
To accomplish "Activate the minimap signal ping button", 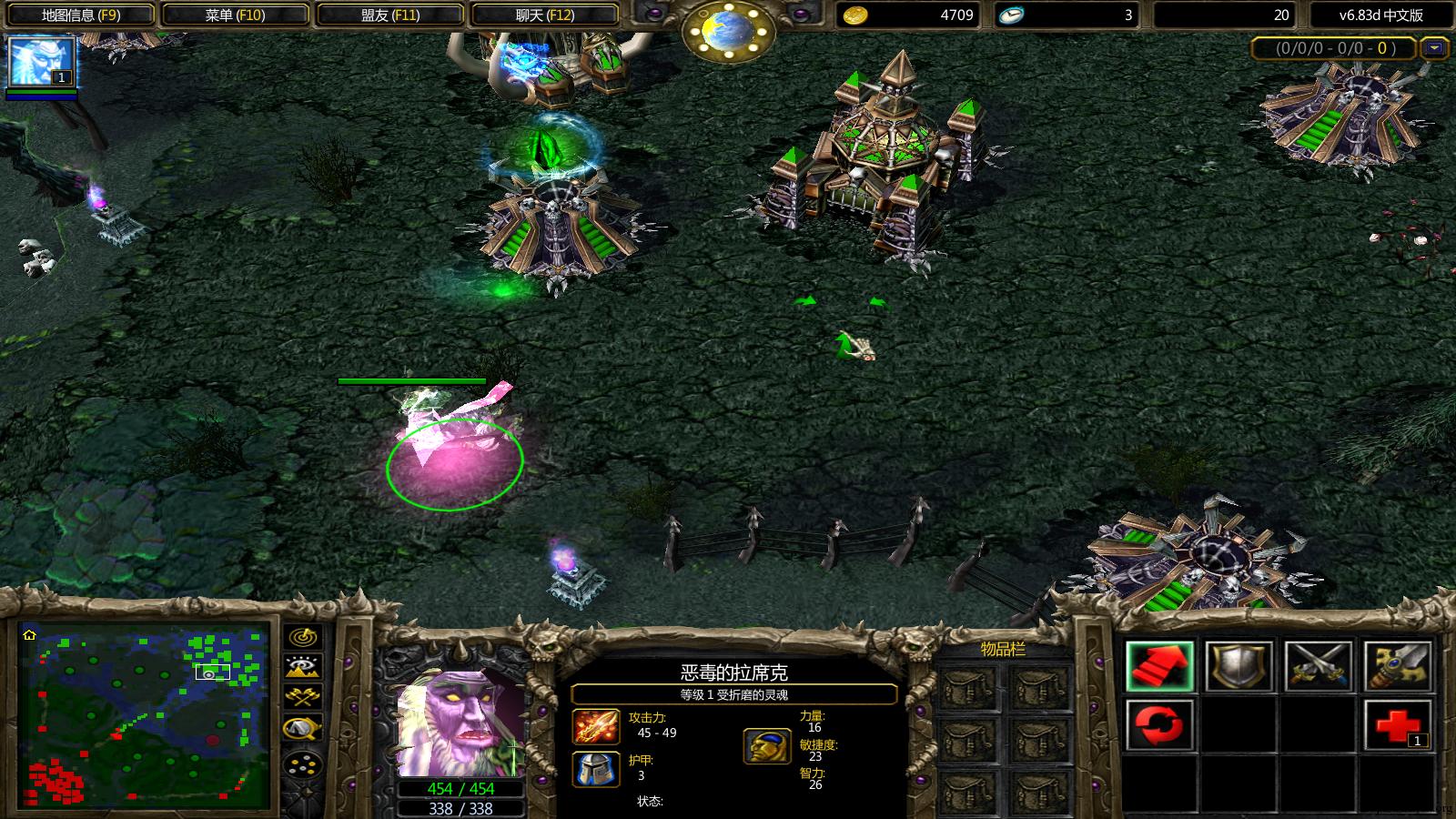I will 303,636.
